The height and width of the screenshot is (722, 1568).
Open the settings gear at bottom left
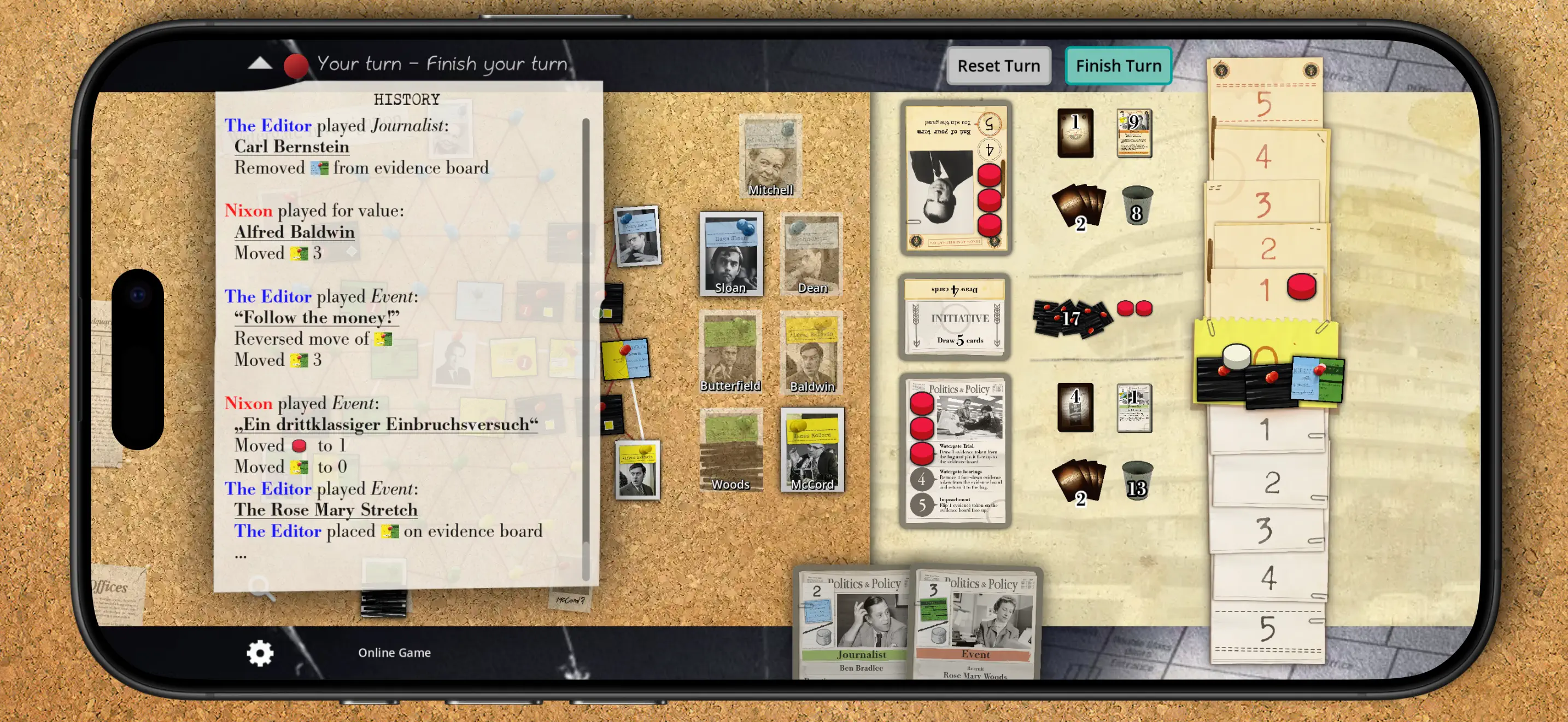click(x=260, y=653)
